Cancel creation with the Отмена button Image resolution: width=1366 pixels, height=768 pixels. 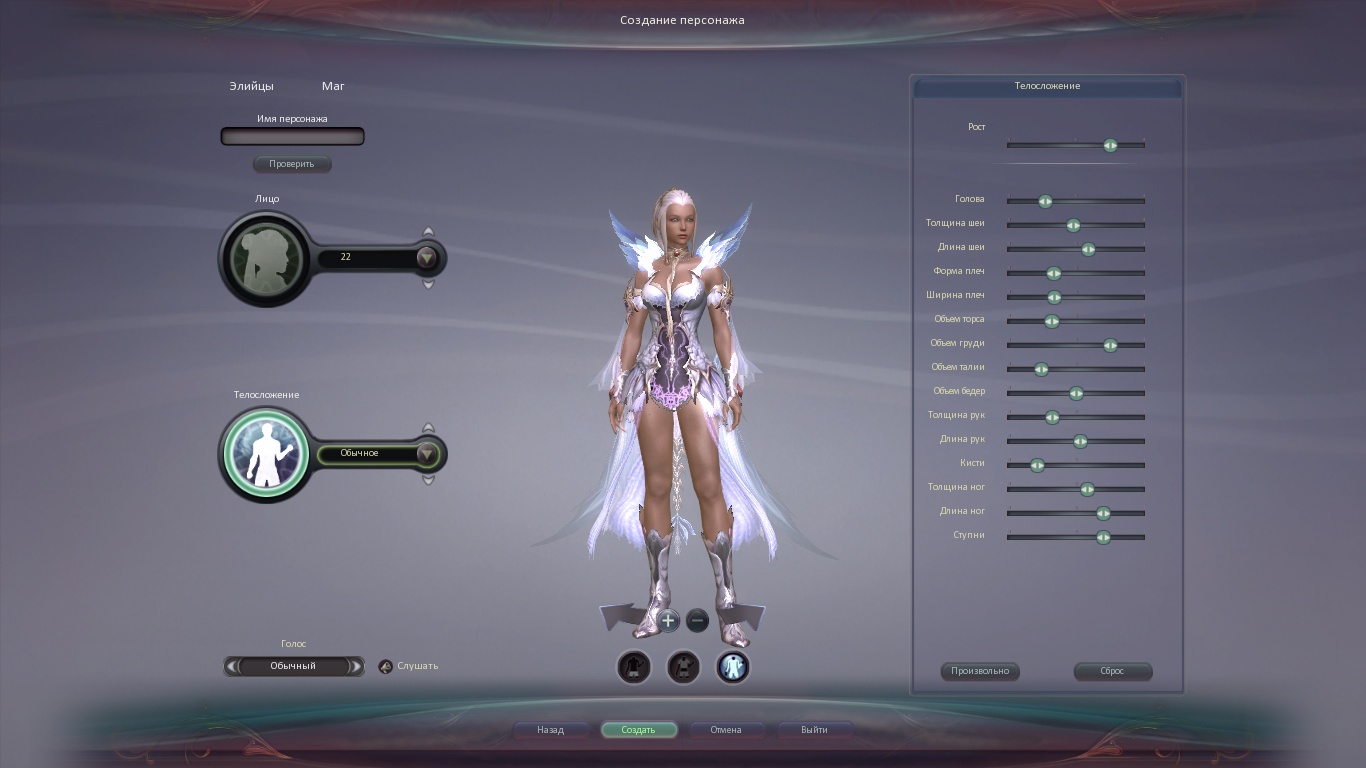pyautogui.click(x=726, y=730)
